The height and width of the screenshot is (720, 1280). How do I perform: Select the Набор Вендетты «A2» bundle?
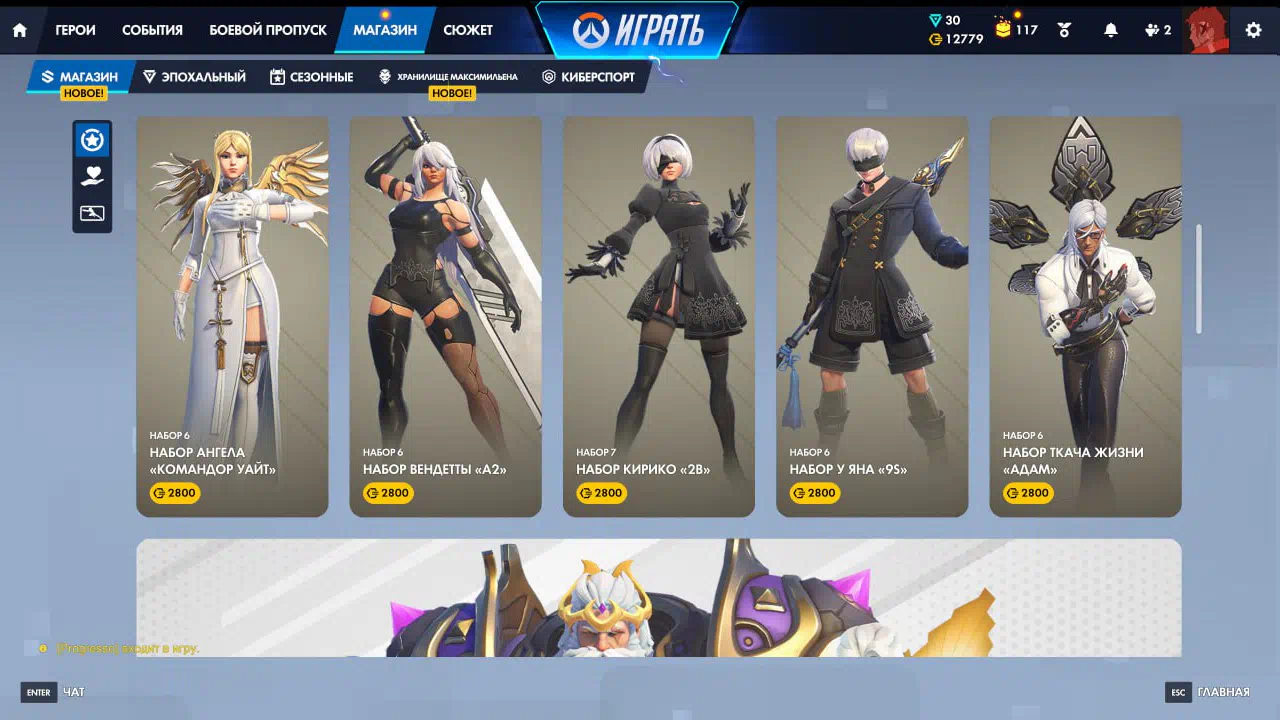445,316
